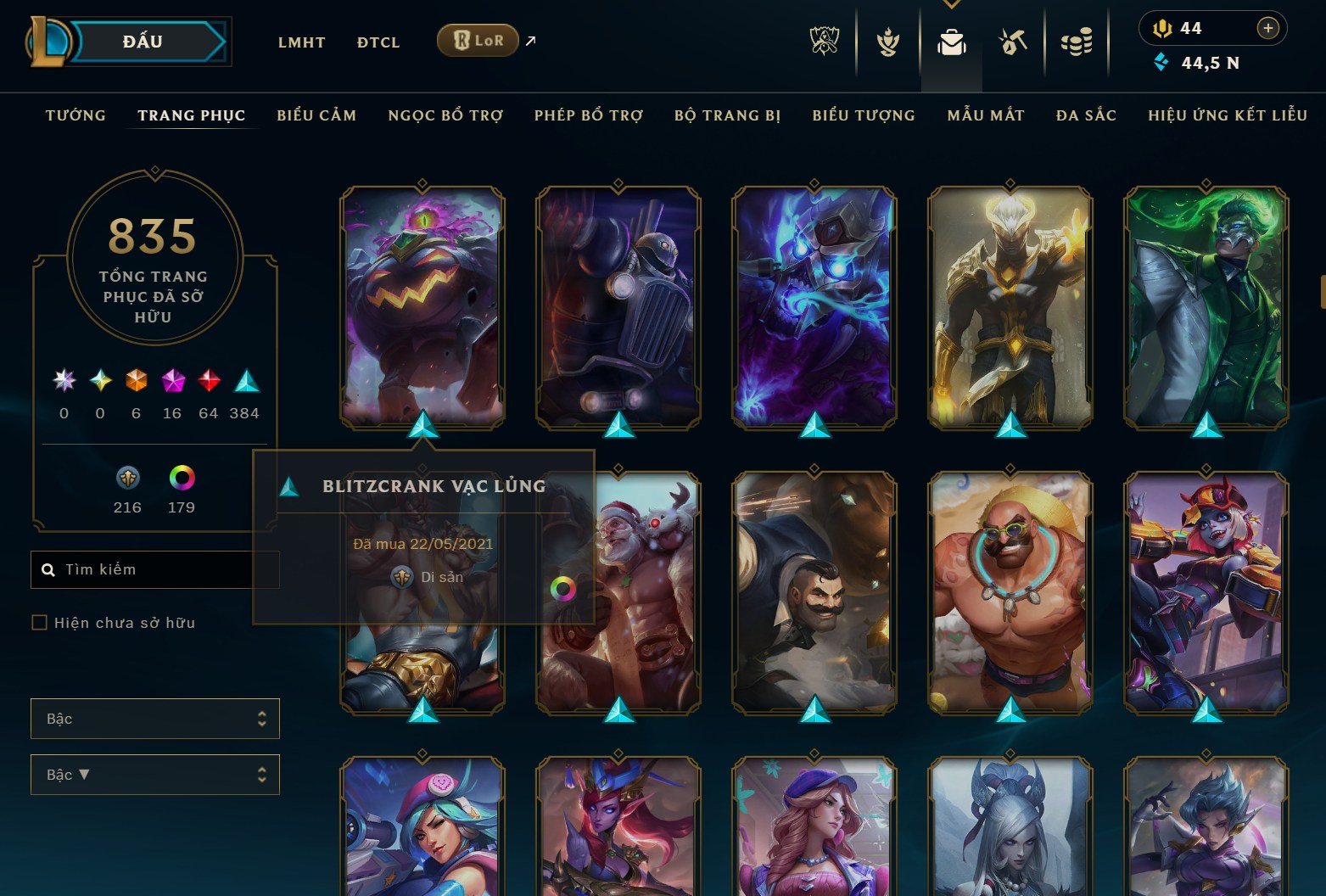
Task: Click the Clash trophy icon
Action: pos(887,41)
